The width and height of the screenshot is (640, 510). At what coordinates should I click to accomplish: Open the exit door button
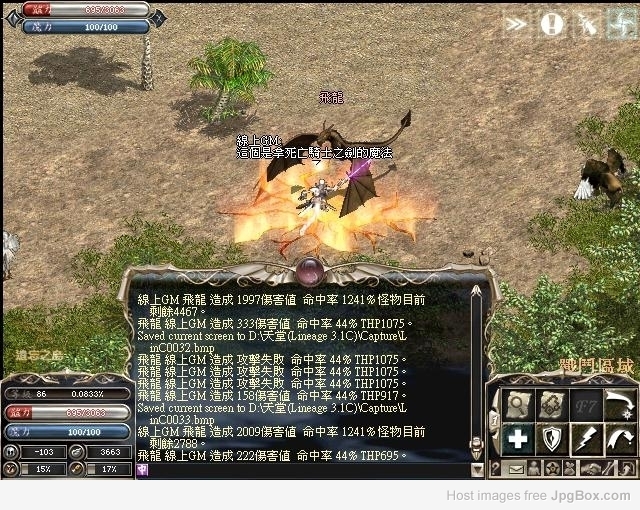pyautogui.click(x=623, y=468)
